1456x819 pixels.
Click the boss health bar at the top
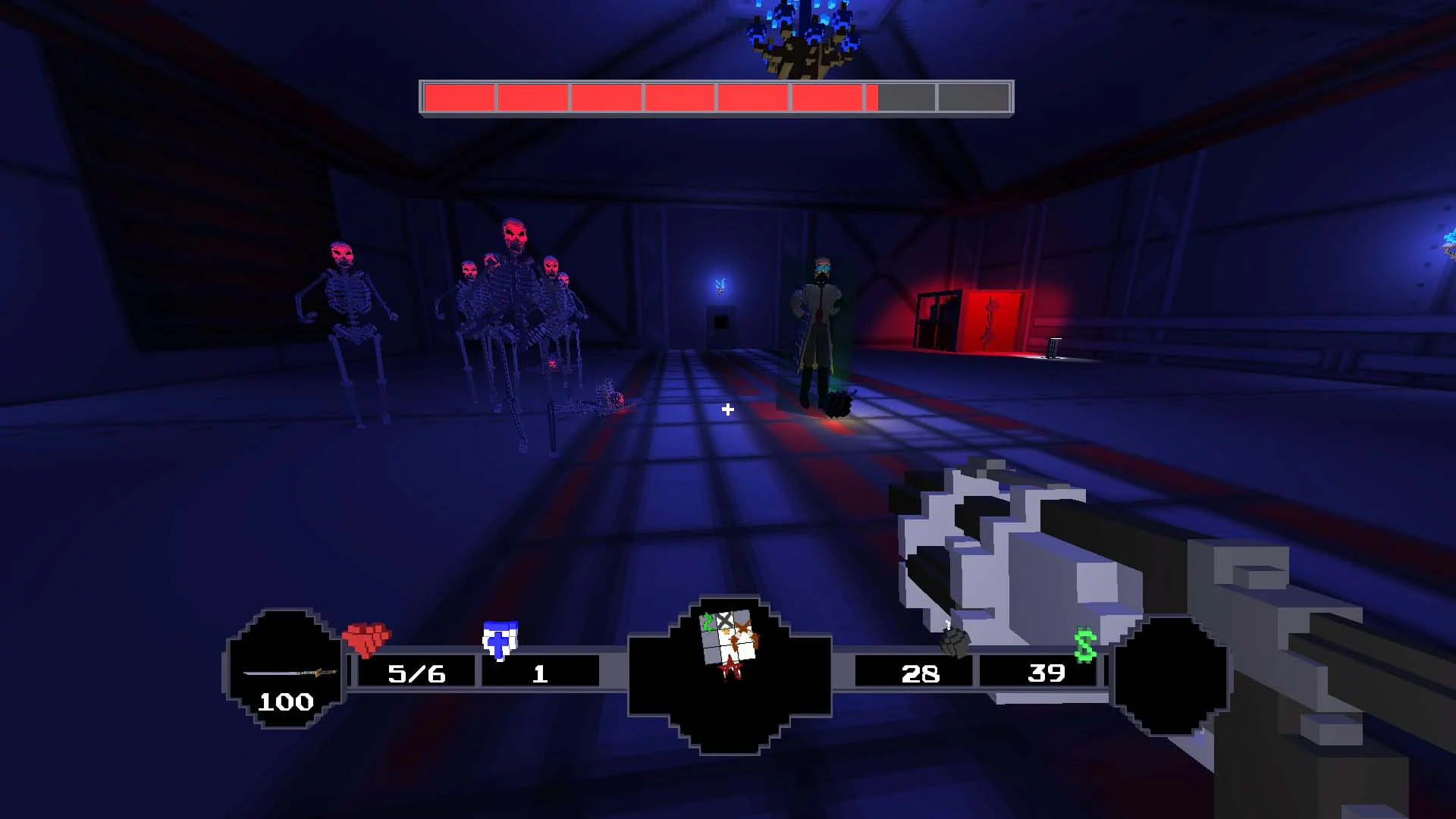point(717,97)
